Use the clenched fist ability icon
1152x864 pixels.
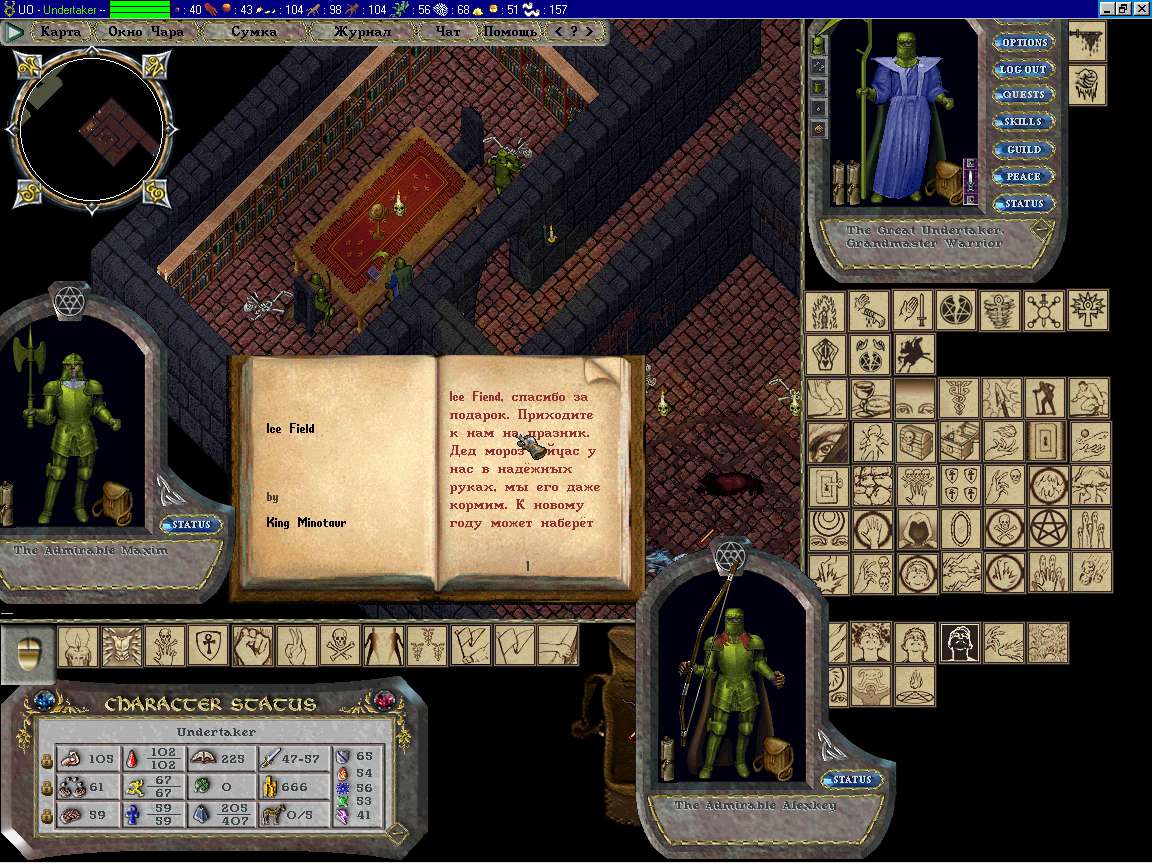pyautogui.click(x=252, y=646)
